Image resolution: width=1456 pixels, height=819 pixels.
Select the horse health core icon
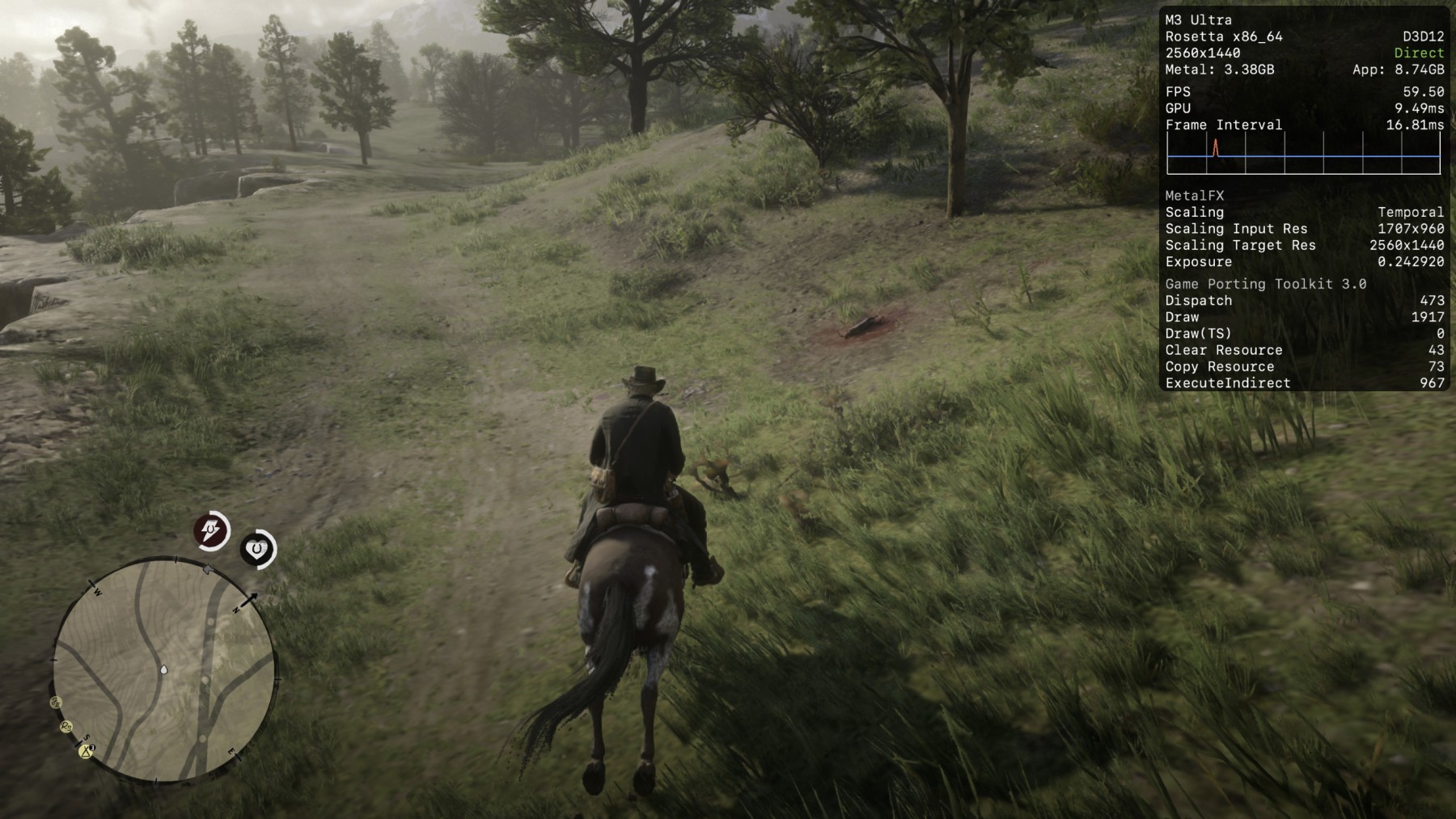pyautogui.click(x=258, y=549)
